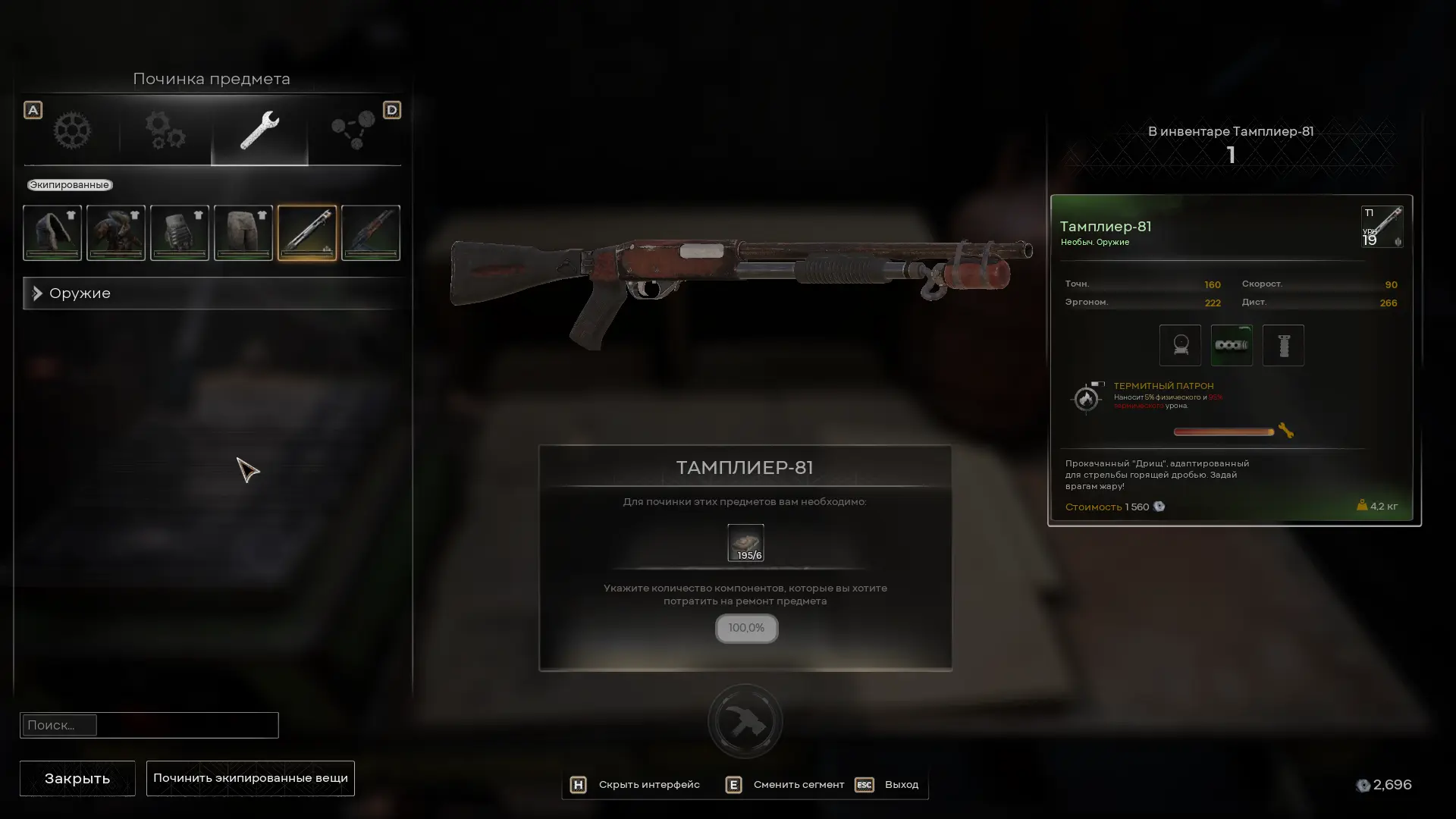Open the three gears tab

point(165,130)
